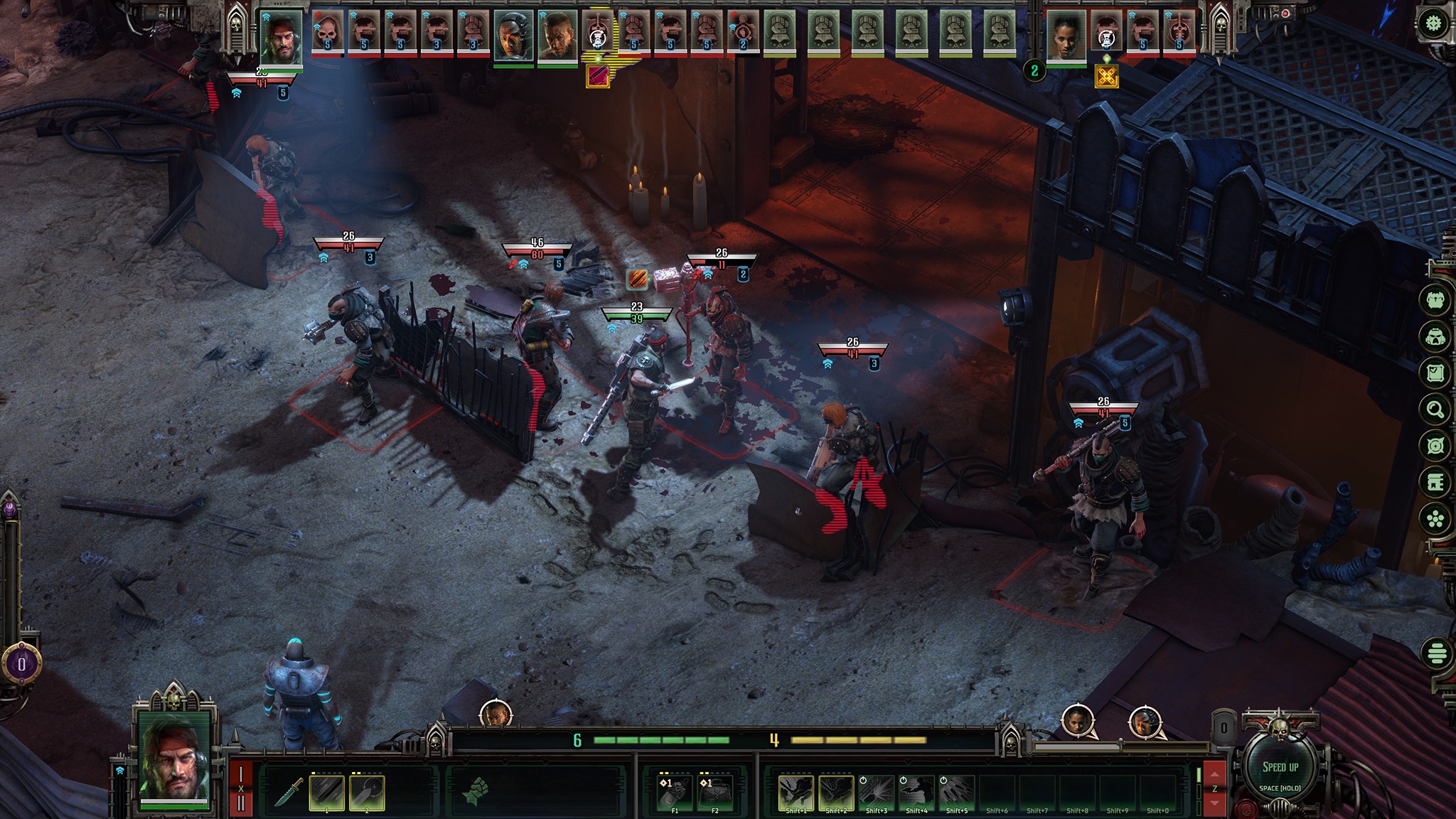Open the ledger building icon in right sidebar

[x=1434, y=483]
